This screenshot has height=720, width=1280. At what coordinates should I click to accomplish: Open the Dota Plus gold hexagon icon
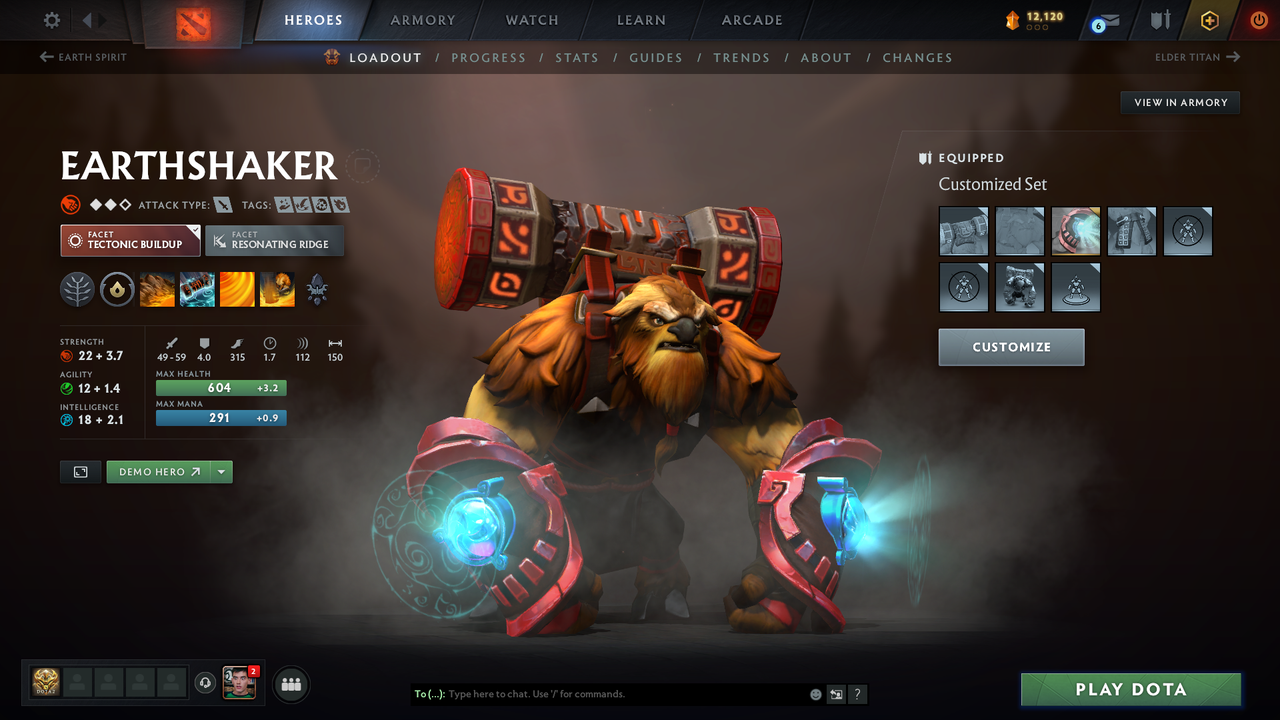click(1209, 19)
